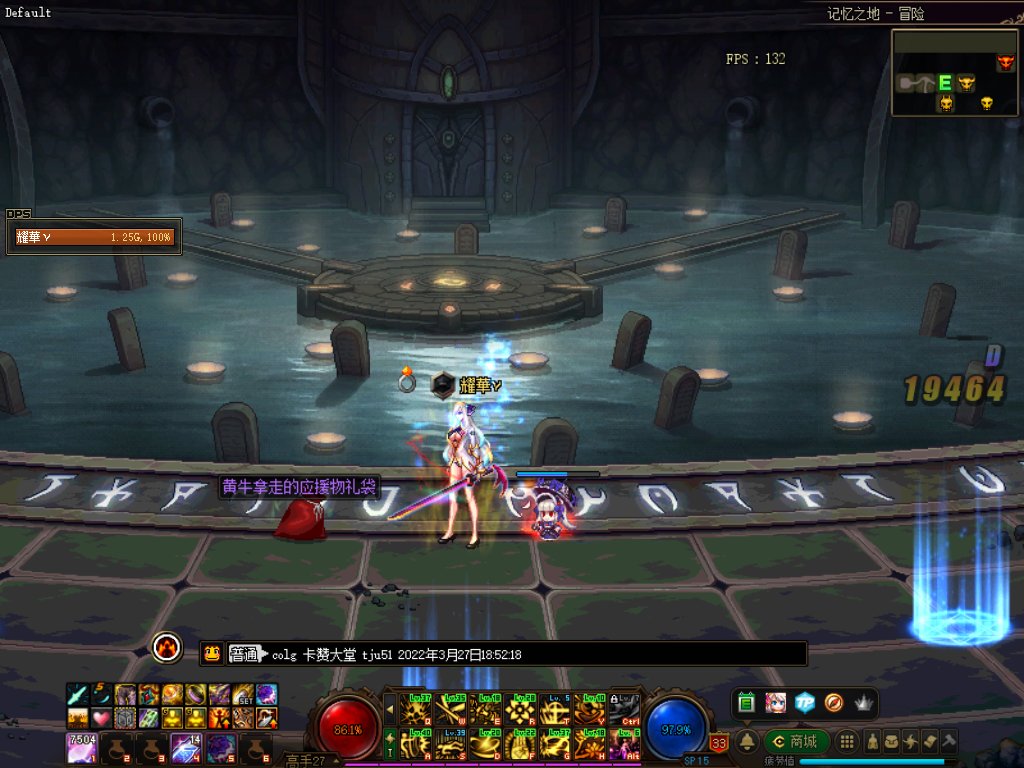Cast the skill bound to G
Screen dimensions: 1024x768
coord(555,745)
